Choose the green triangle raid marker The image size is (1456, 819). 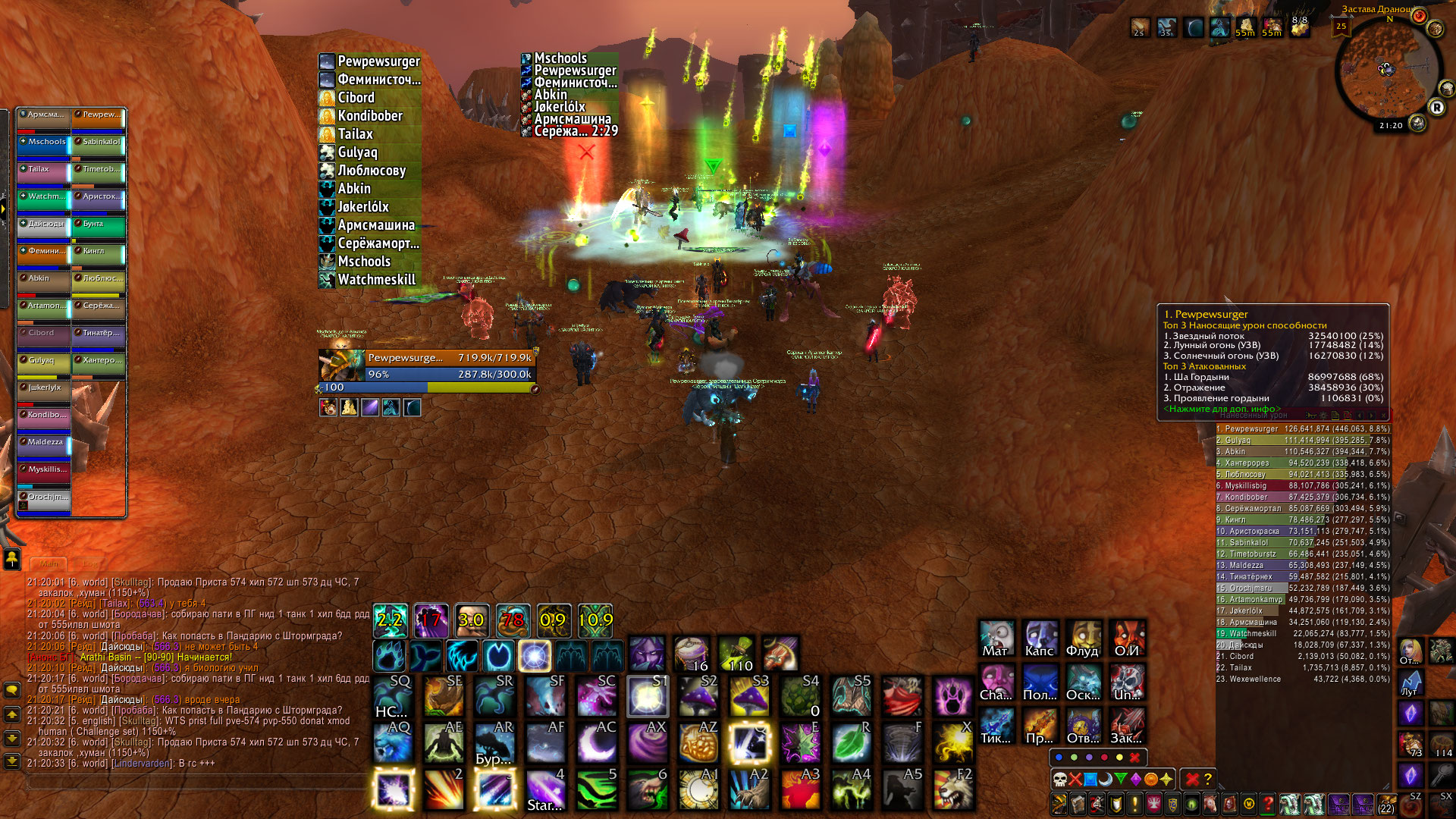pyautogui.click(x=1121, y=779)
